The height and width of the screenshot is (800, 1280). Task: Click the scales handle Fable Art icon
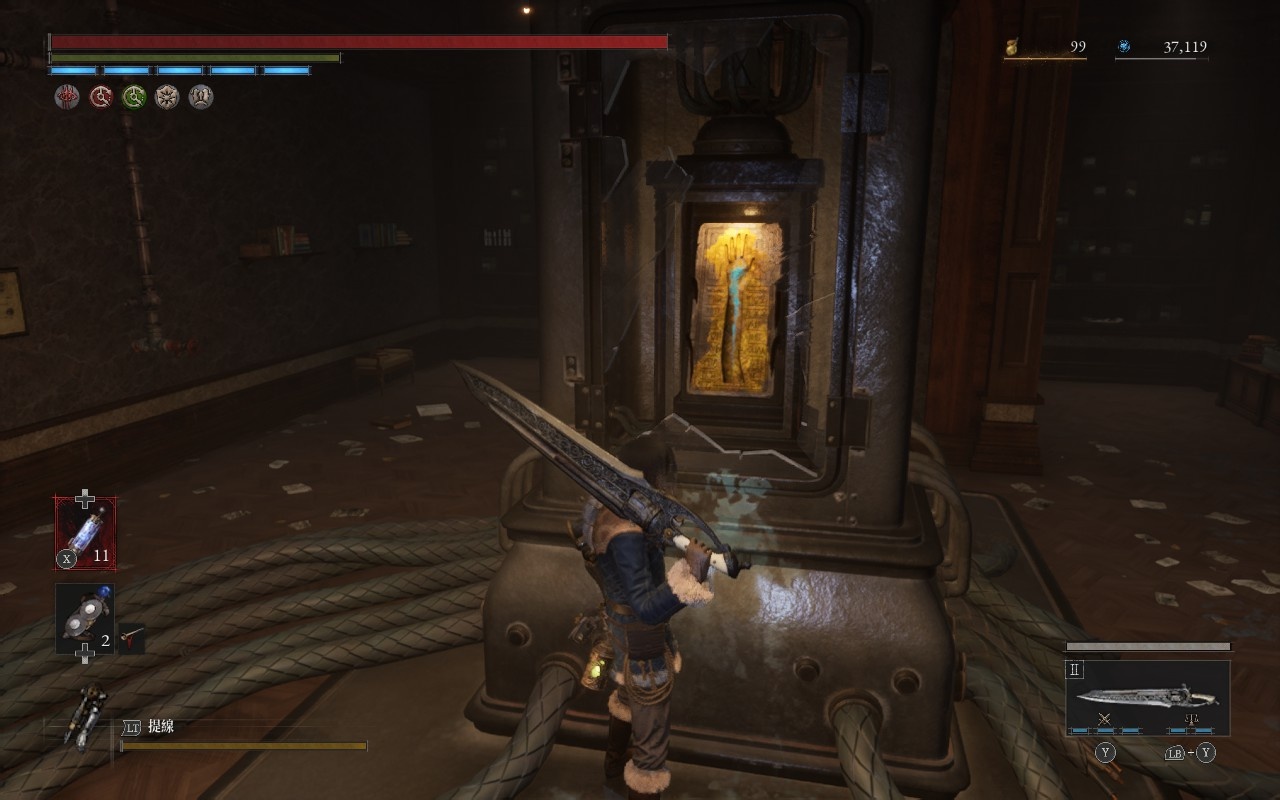(x=1191, y=720)
